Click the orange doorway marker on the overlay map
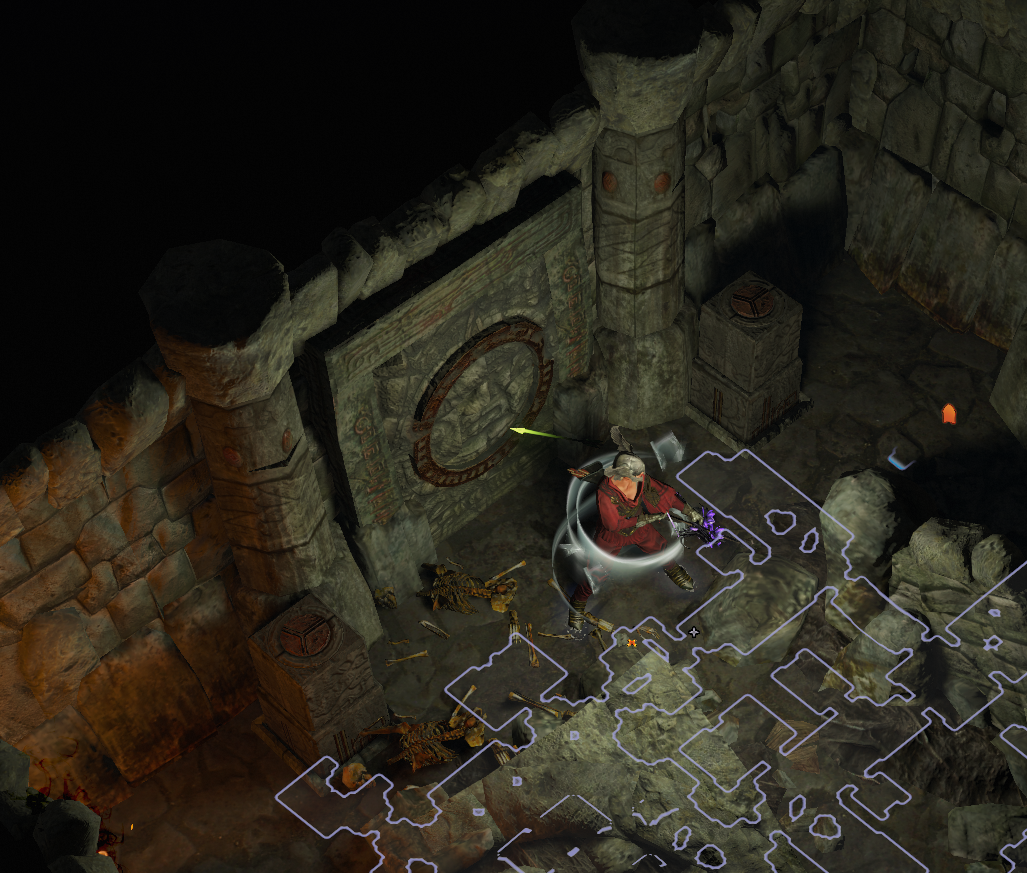Image resolution: width=1027 pixels, height=873 pixels. [948, 414]
